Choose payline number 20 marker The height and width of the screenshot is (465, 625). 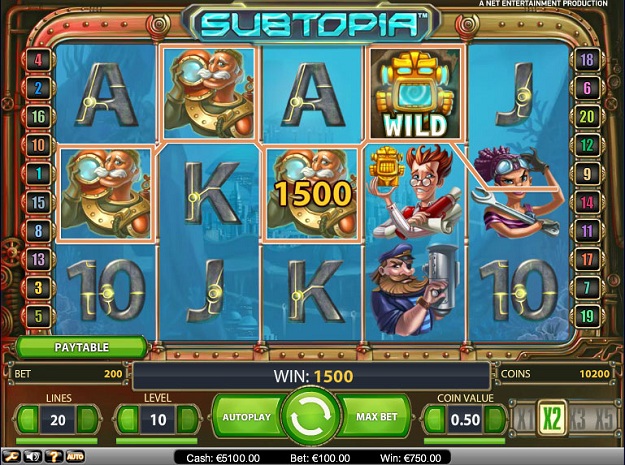click(x=587, y=117)
